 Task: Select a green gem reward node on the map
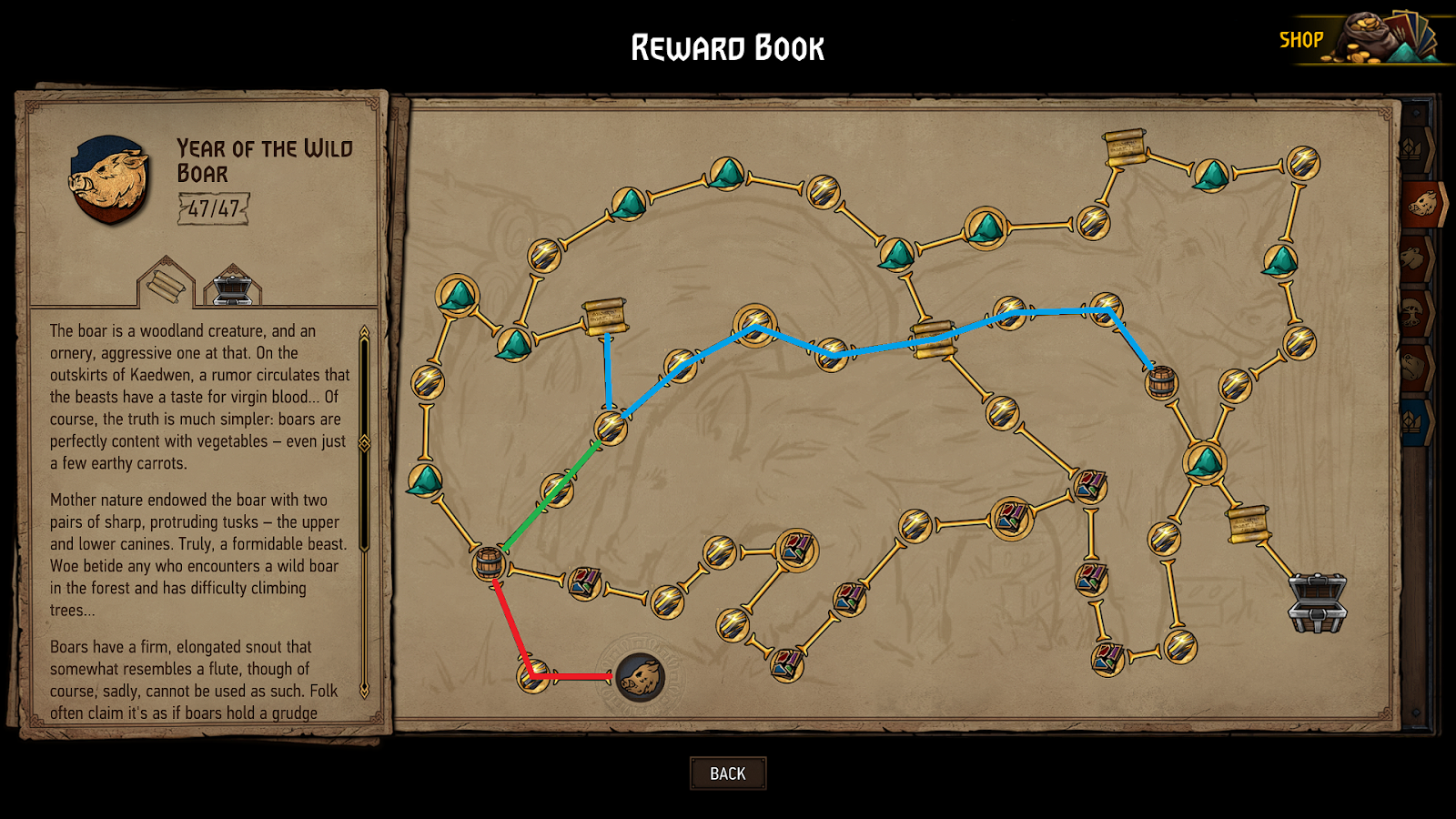pos(458,294)
